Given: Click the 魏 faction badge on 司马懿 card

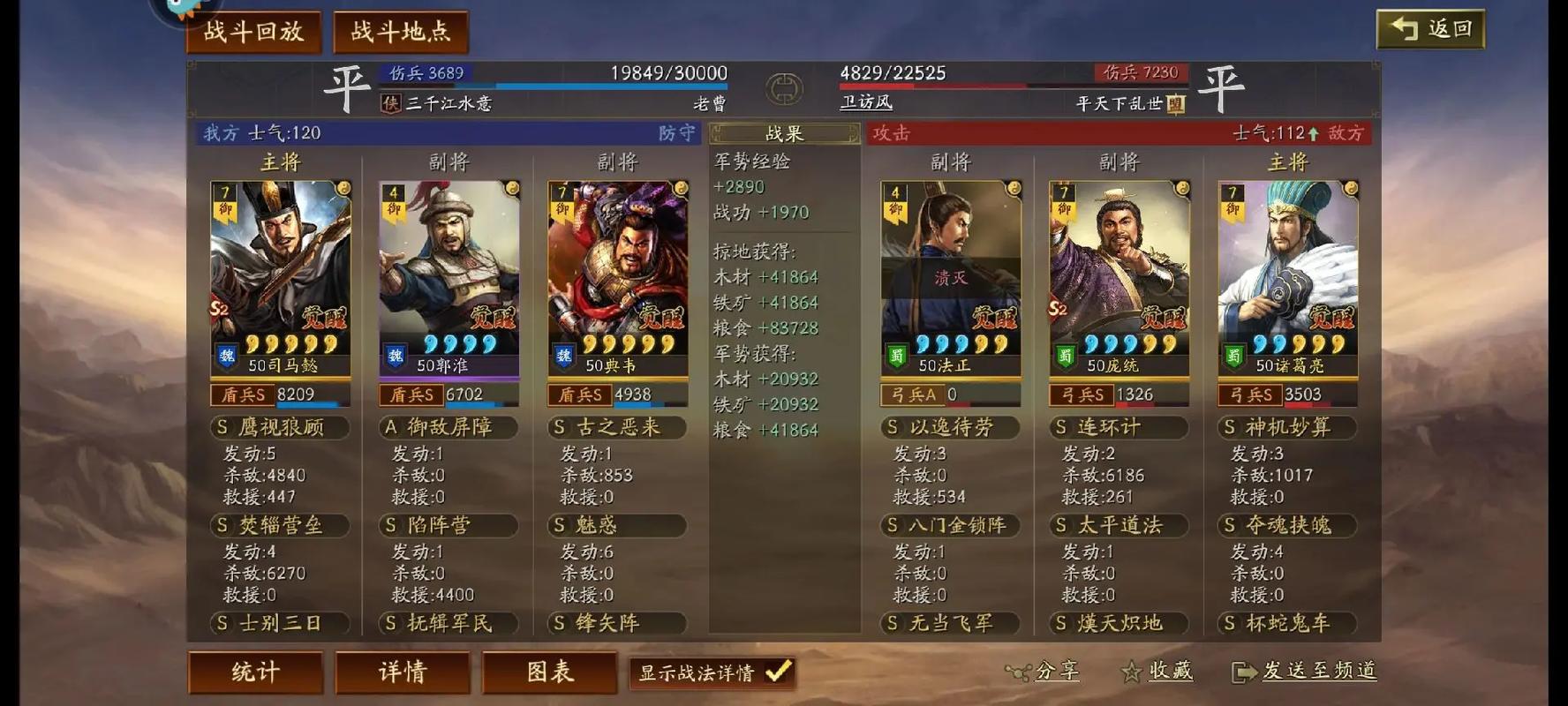Looking at the screenshot, I should tap(229, 357).
